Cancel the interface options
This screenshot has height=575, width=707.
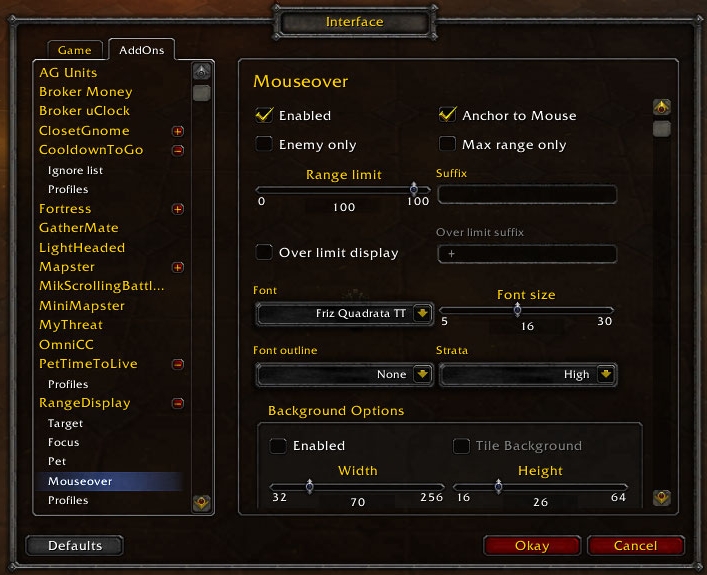pyautogui.click(x=635, y=546)
